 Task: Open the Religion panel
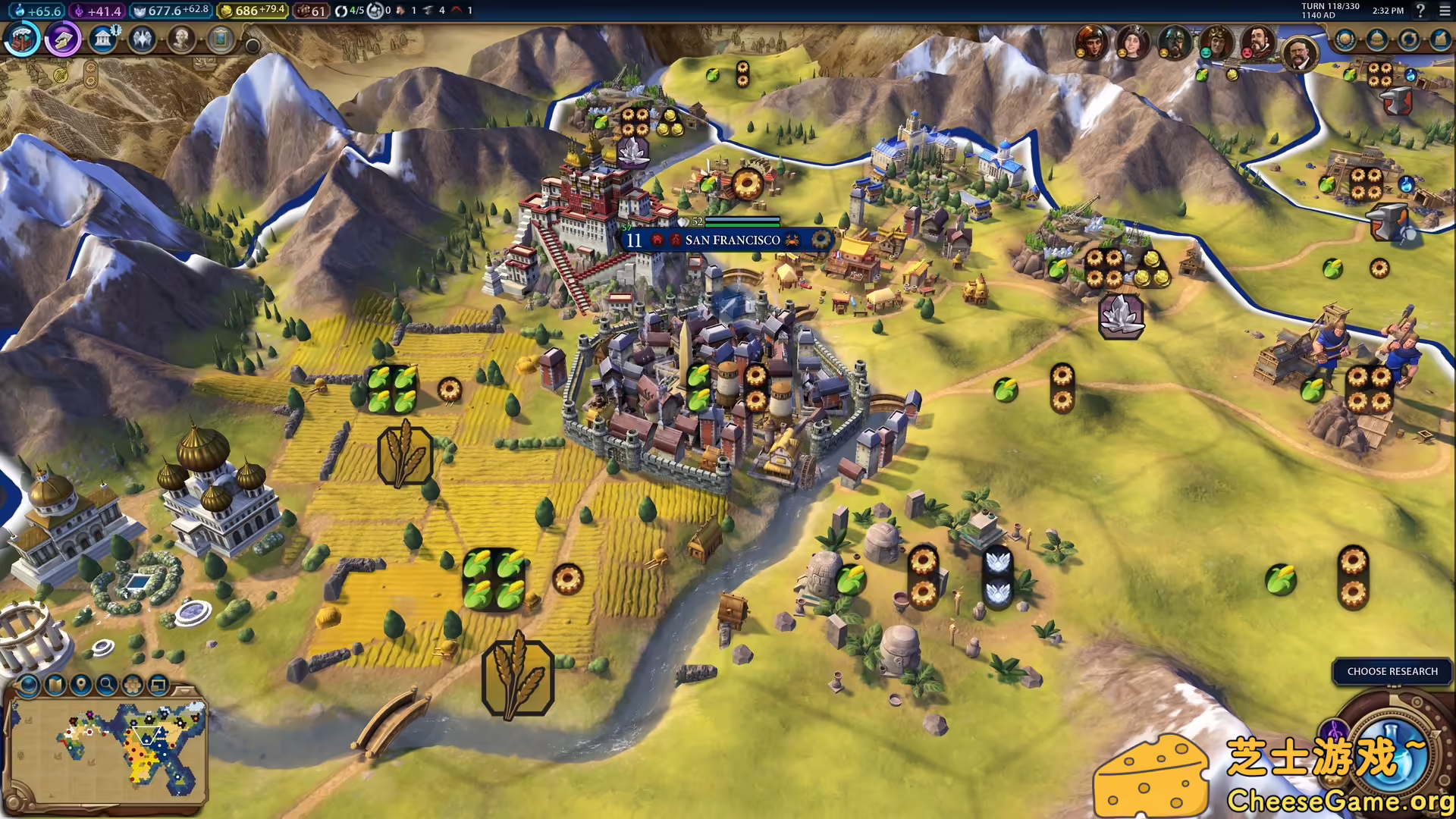click(144, 40)
